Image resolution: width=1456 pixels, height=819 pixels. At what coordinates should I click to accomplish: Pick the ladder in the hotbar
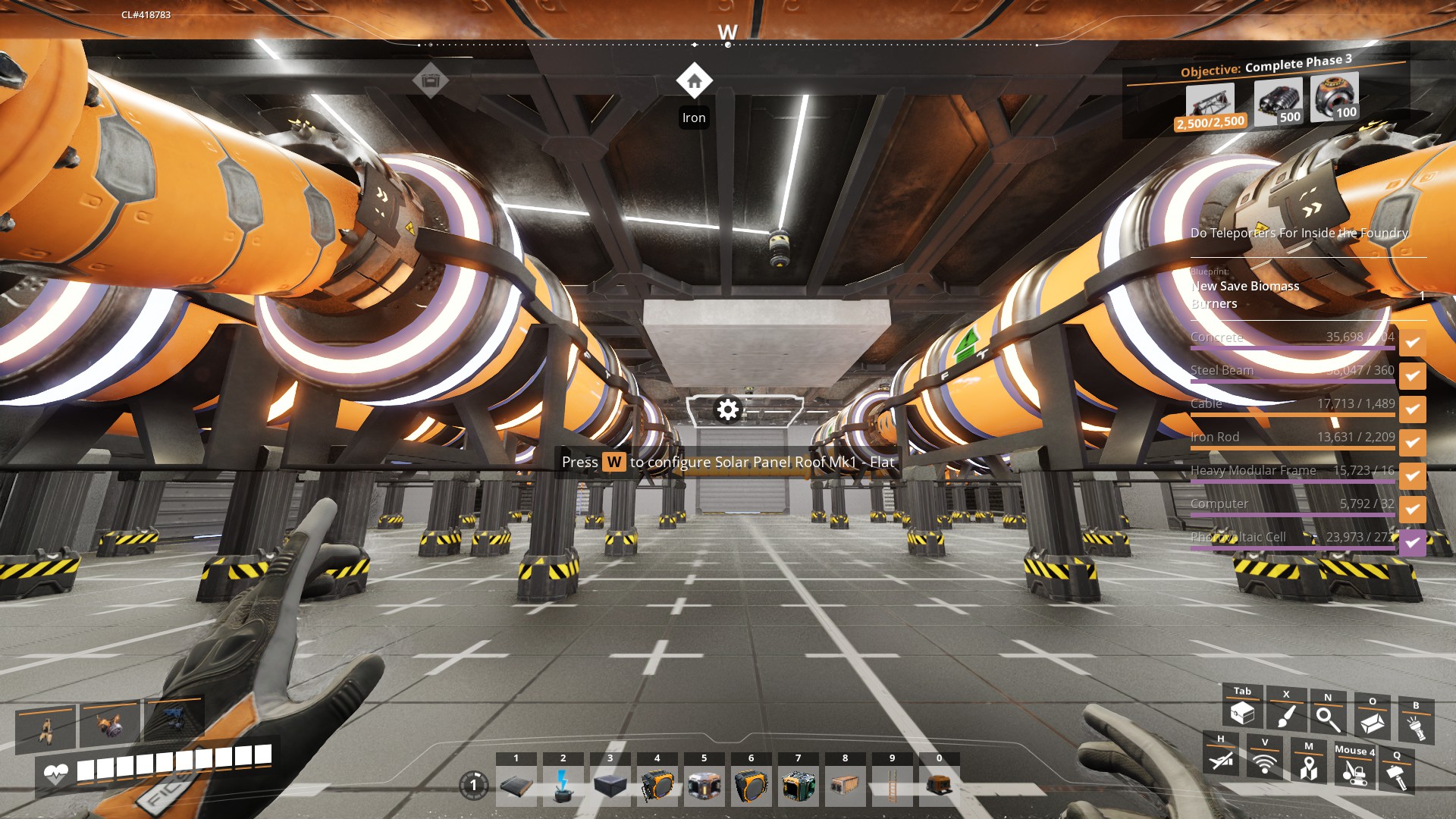click(892, 786)
